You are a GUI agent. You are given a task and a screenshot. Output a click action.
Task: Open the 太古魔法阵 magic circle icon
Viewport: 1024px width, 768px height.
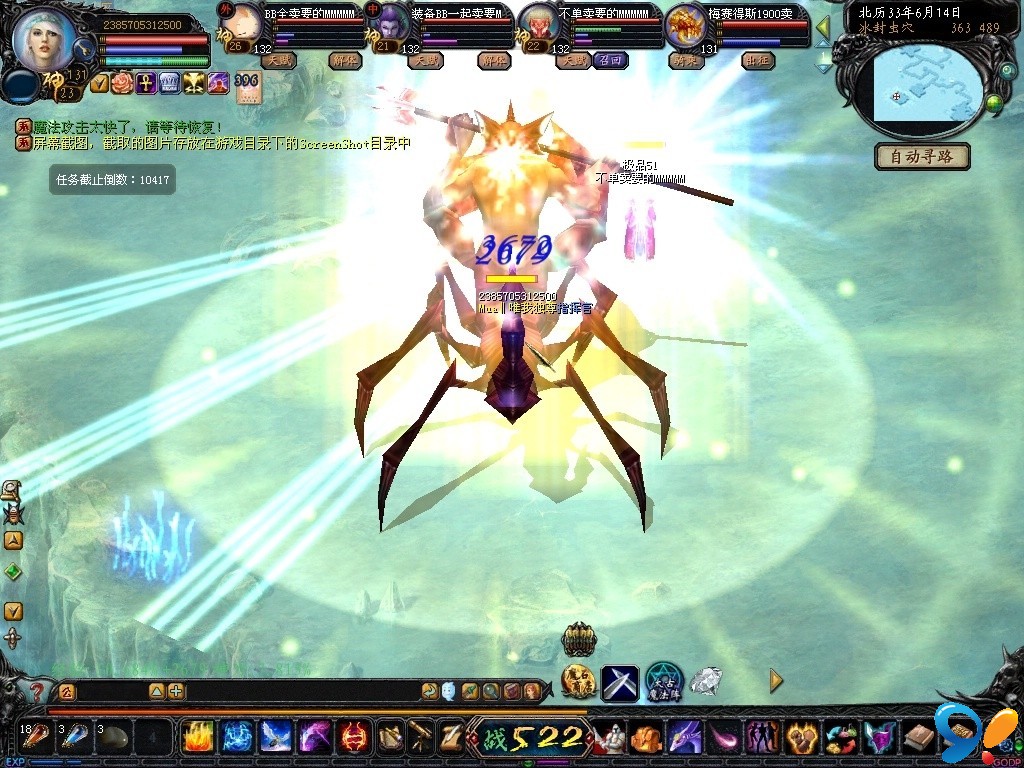click(x=663, y=681)
